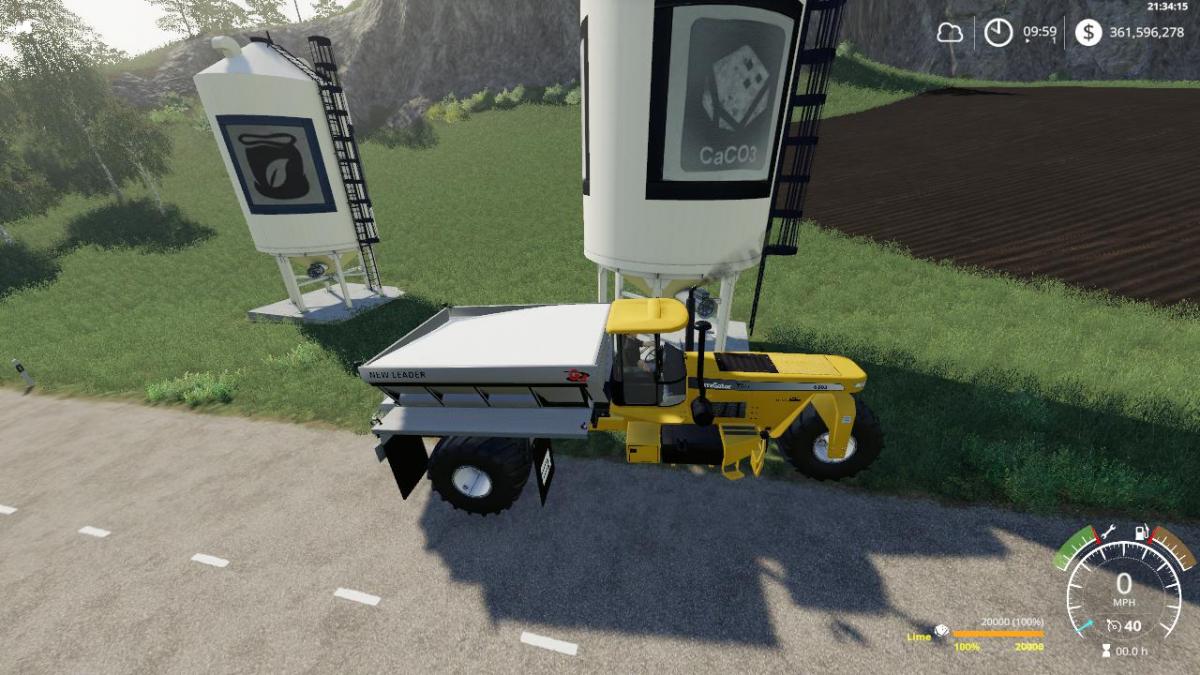Click the hourglass operating hours icon

(x=1105, y=651)
